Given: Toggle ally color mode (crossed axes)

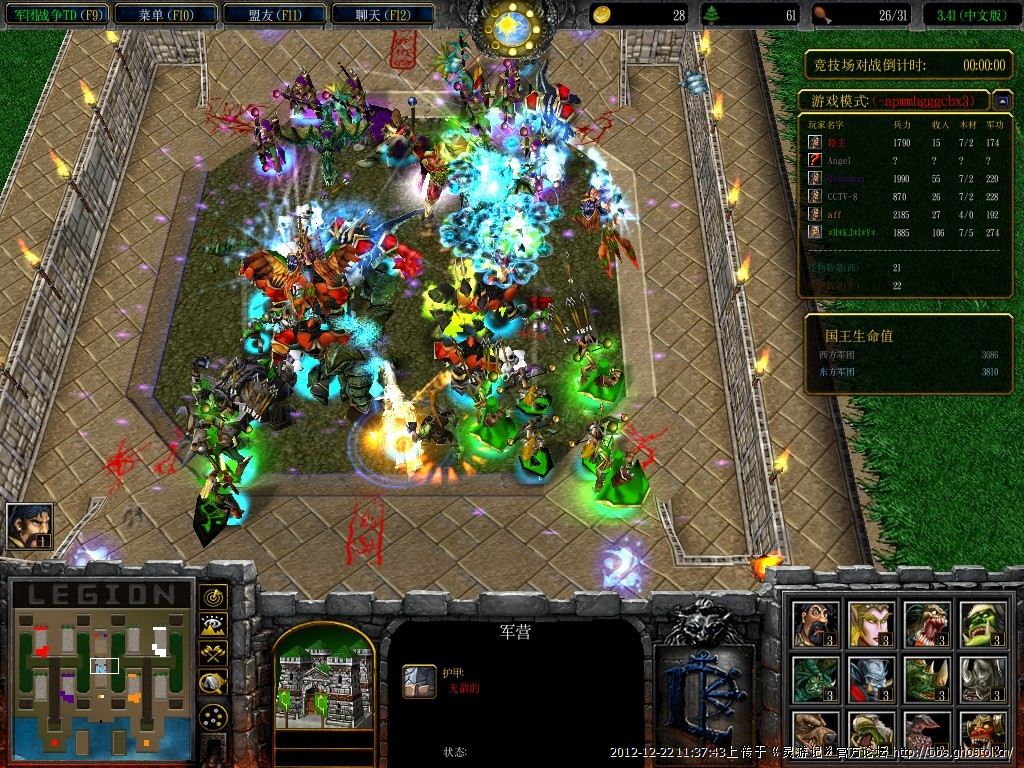Looking at the screenshot, I should 213,653.
